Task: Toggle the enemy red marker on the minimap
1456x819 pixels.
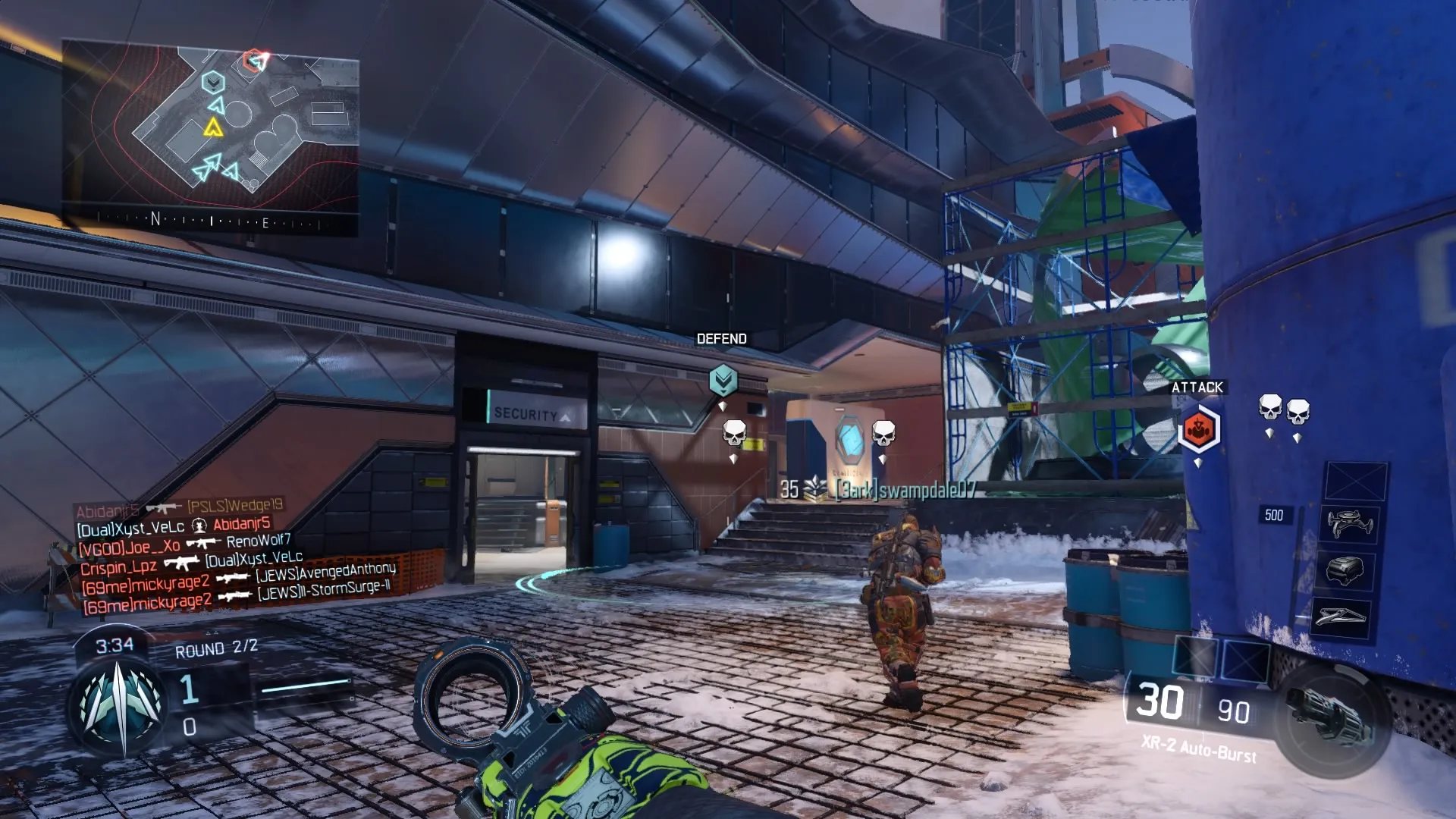Action: pos(253,61)
